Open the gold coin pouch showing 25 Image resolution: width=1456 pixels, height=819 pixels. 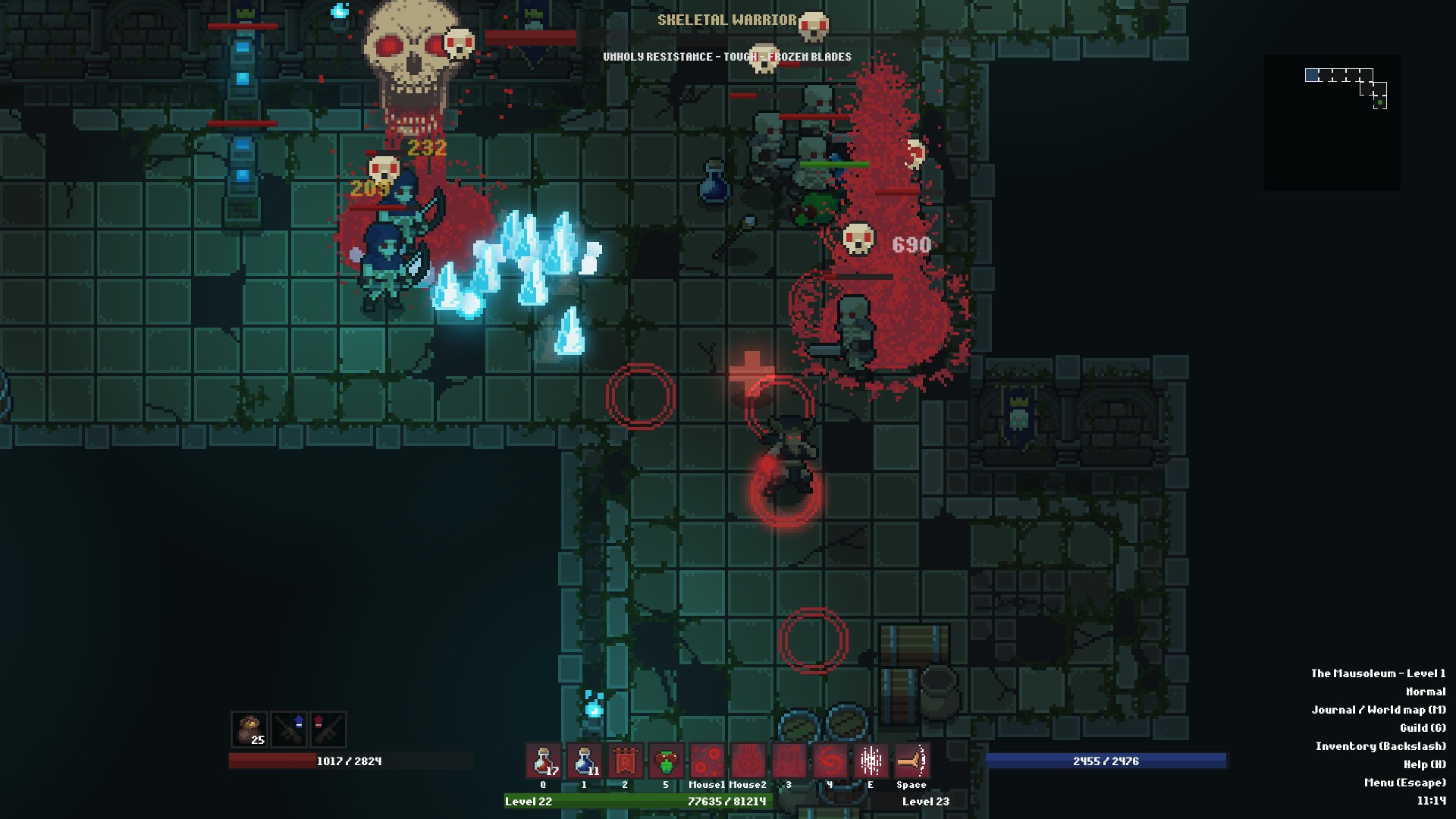tap(249, 730)
